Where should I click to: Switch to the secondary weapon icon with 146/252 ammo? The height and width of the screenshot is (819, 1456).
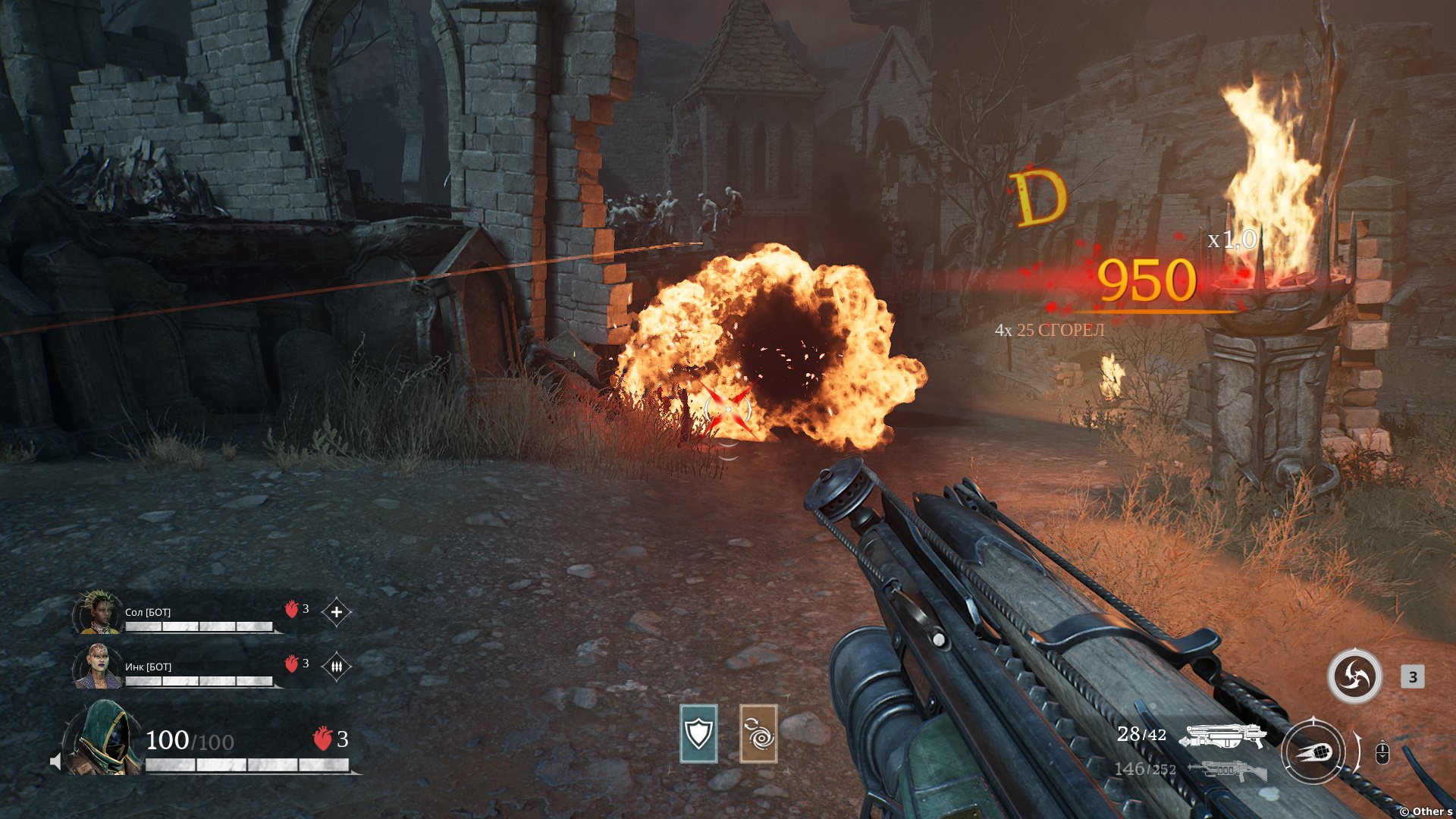click(1227, 770)
